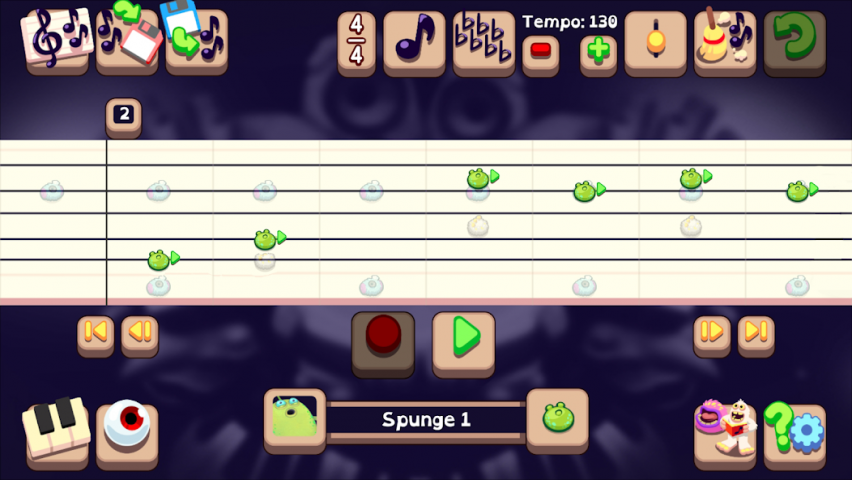Open help and settings
Image resolution: width=852 pixels, height=480 pixels.
(794, 430)
